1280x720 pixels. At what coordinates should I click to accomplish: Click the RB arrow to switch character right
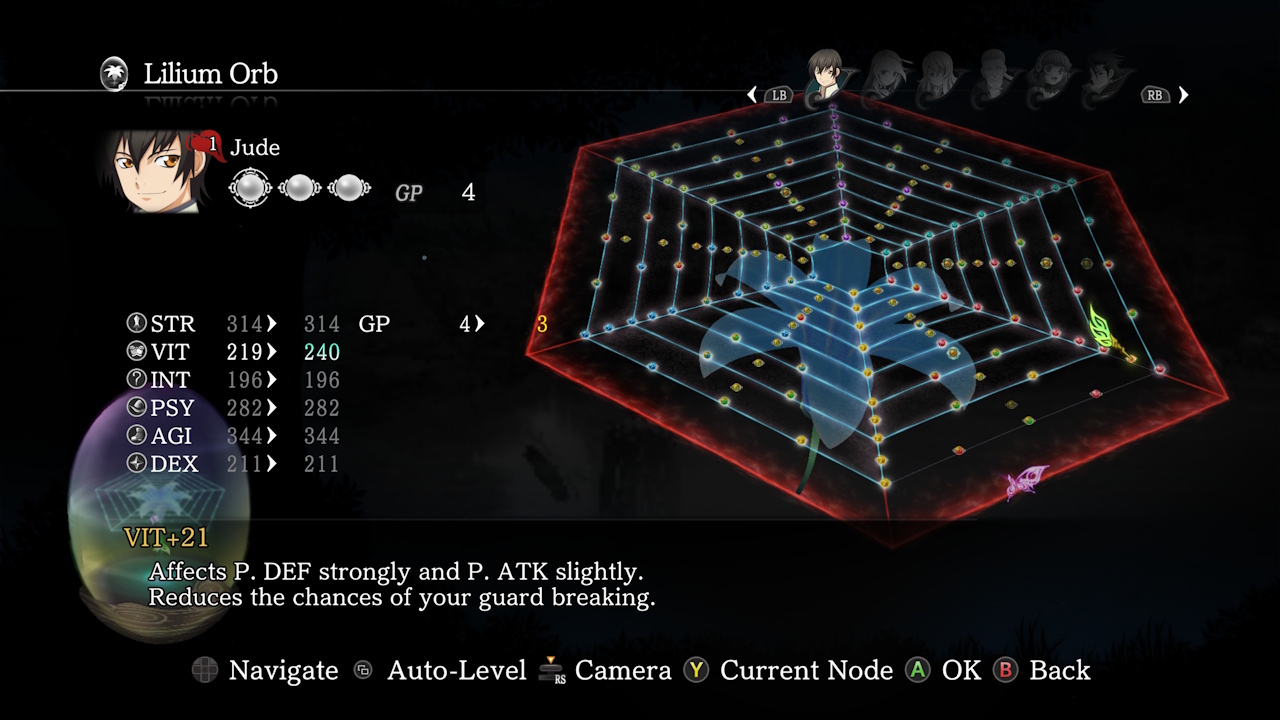tap(1182, 94)
